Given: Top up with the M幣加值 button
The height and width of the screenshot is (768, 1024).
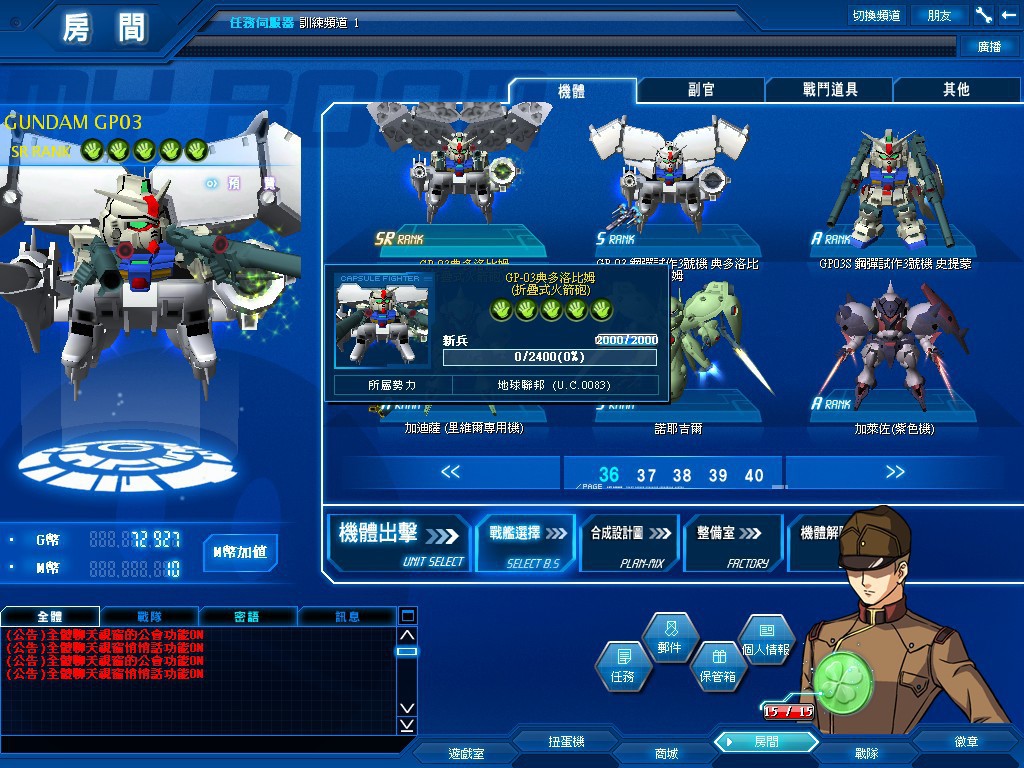Looking at the screenshot, I should [240, 552].
